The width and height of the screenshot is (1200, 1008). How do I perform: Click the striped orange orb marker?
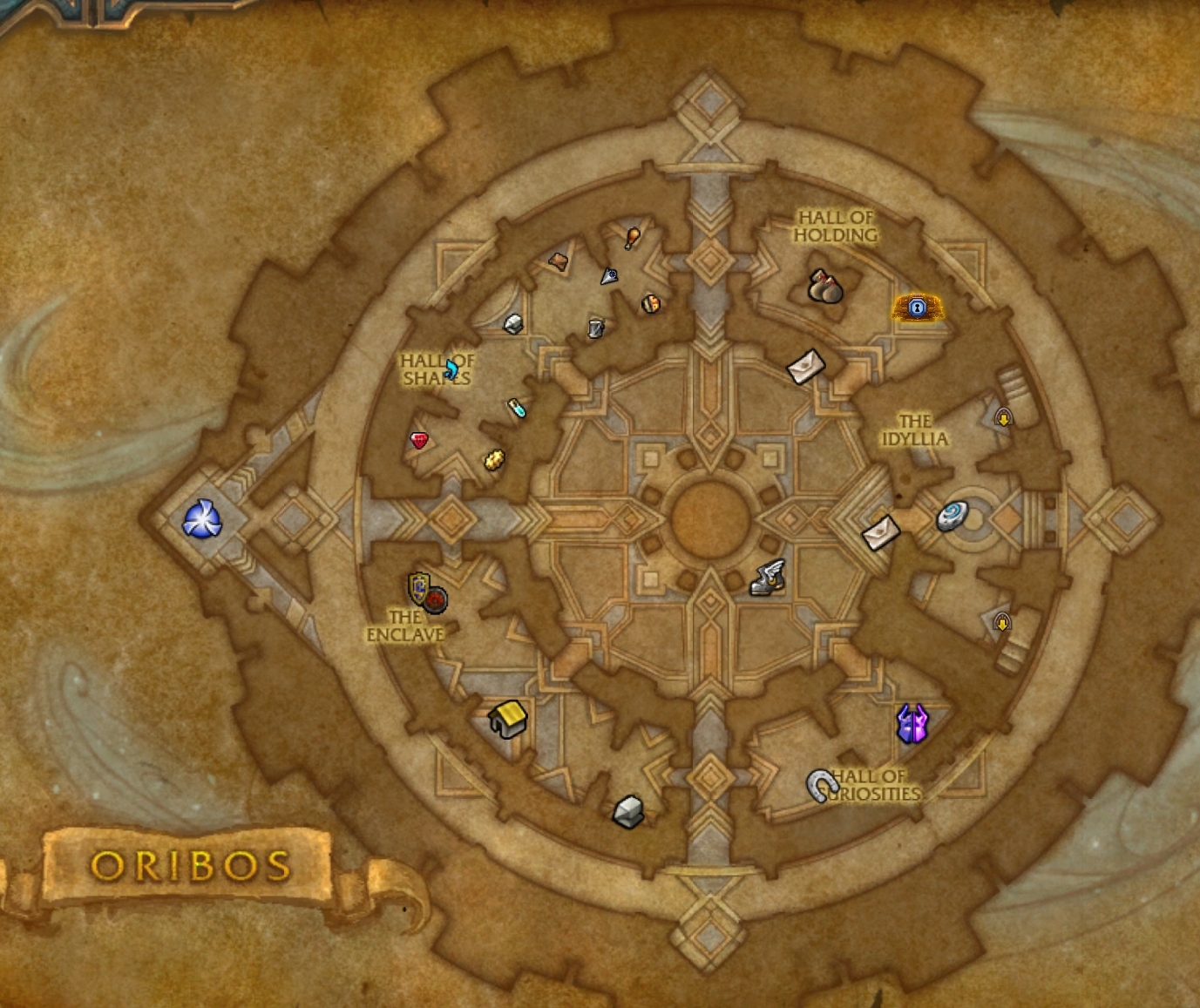(650, 303)
